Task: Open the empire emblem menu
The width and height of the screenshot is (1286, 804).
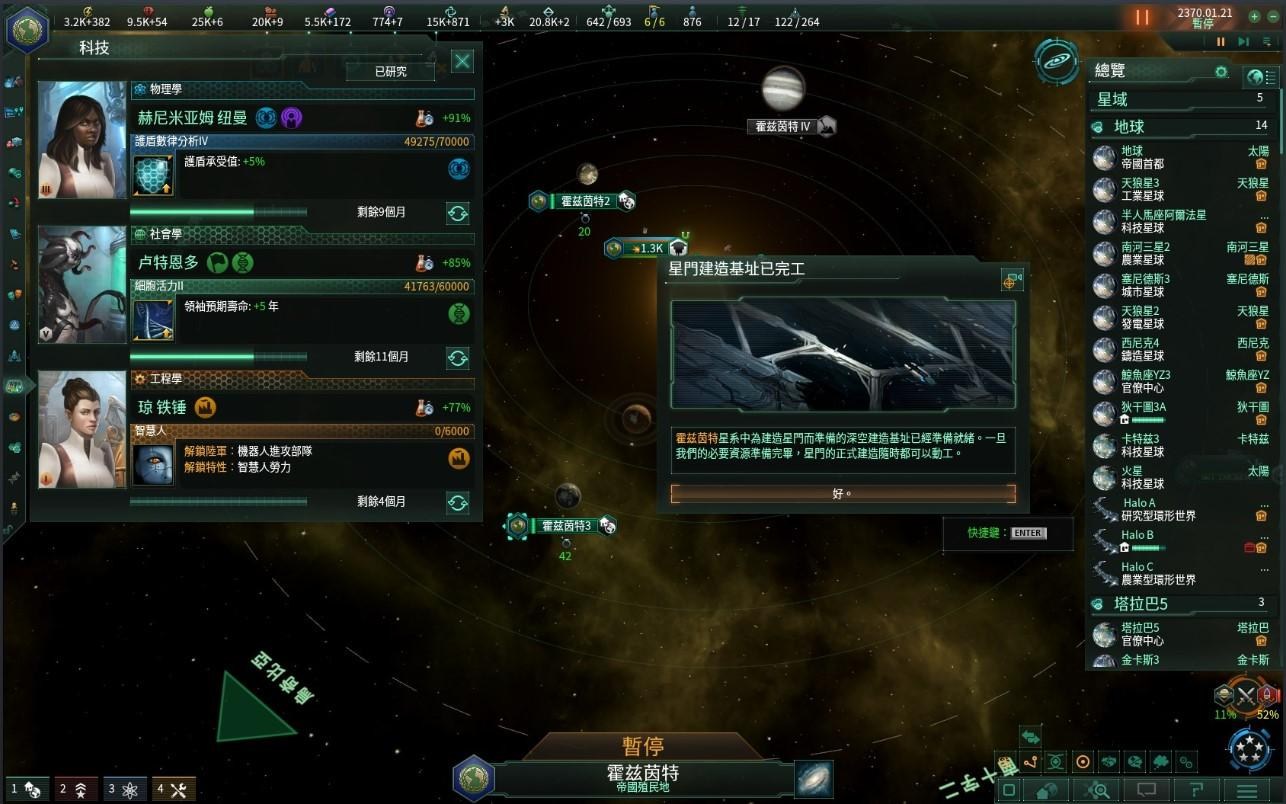Action: pyautogui.click(x=27, y=28)
